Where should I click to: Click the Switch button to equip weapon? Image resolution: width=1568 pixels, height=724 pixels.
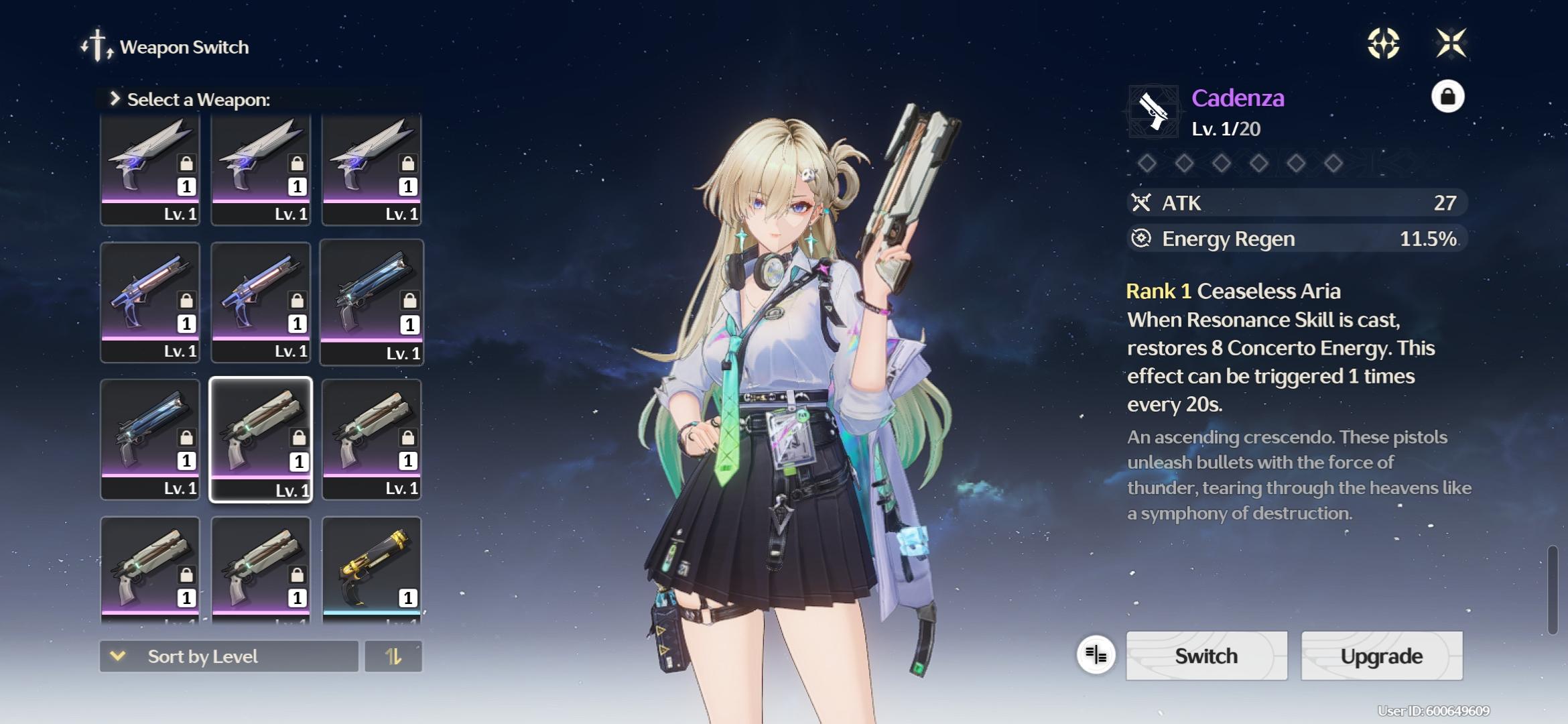[1206, 656]
